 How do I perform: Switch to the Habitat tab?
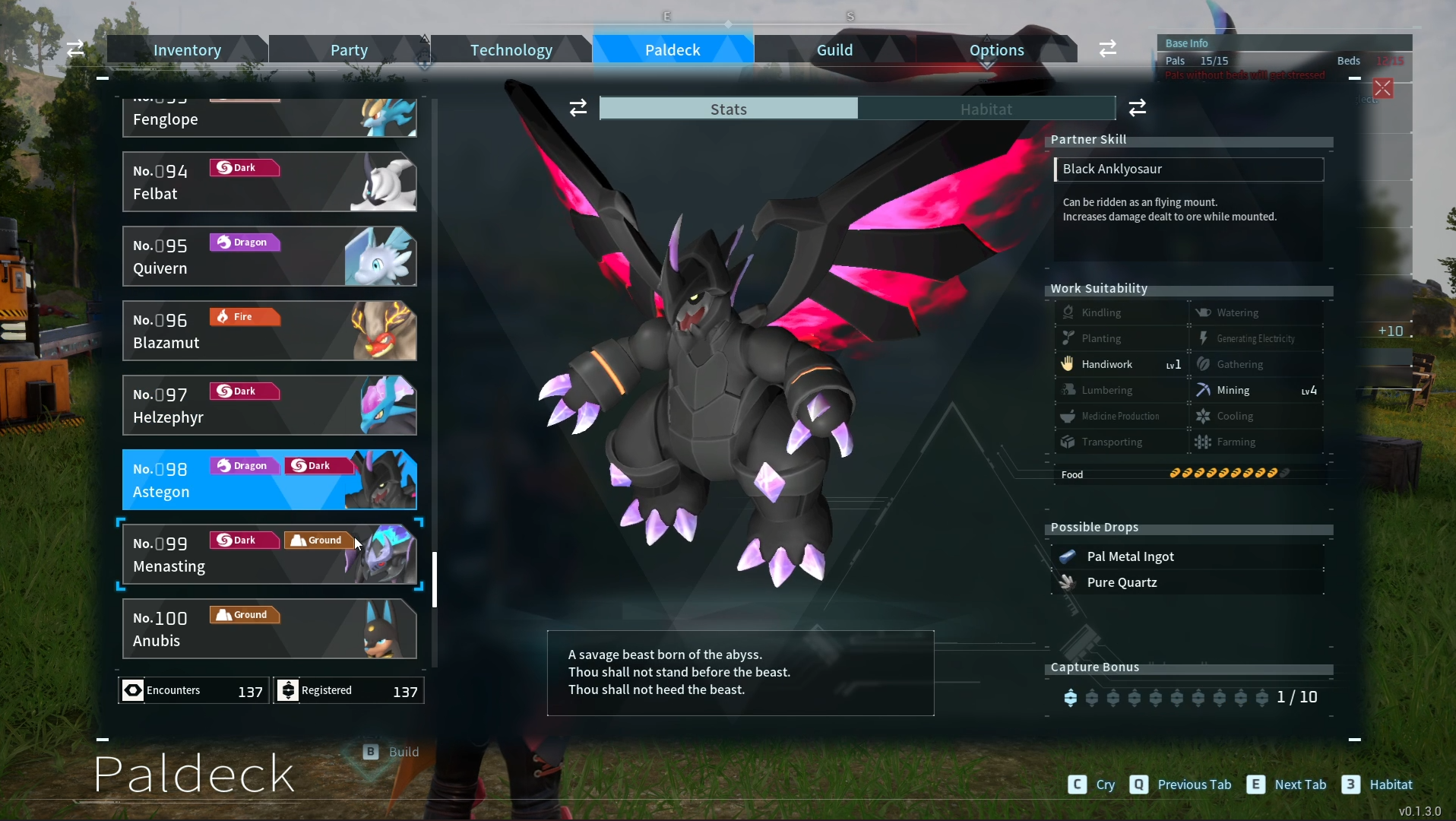pos(986,109)
